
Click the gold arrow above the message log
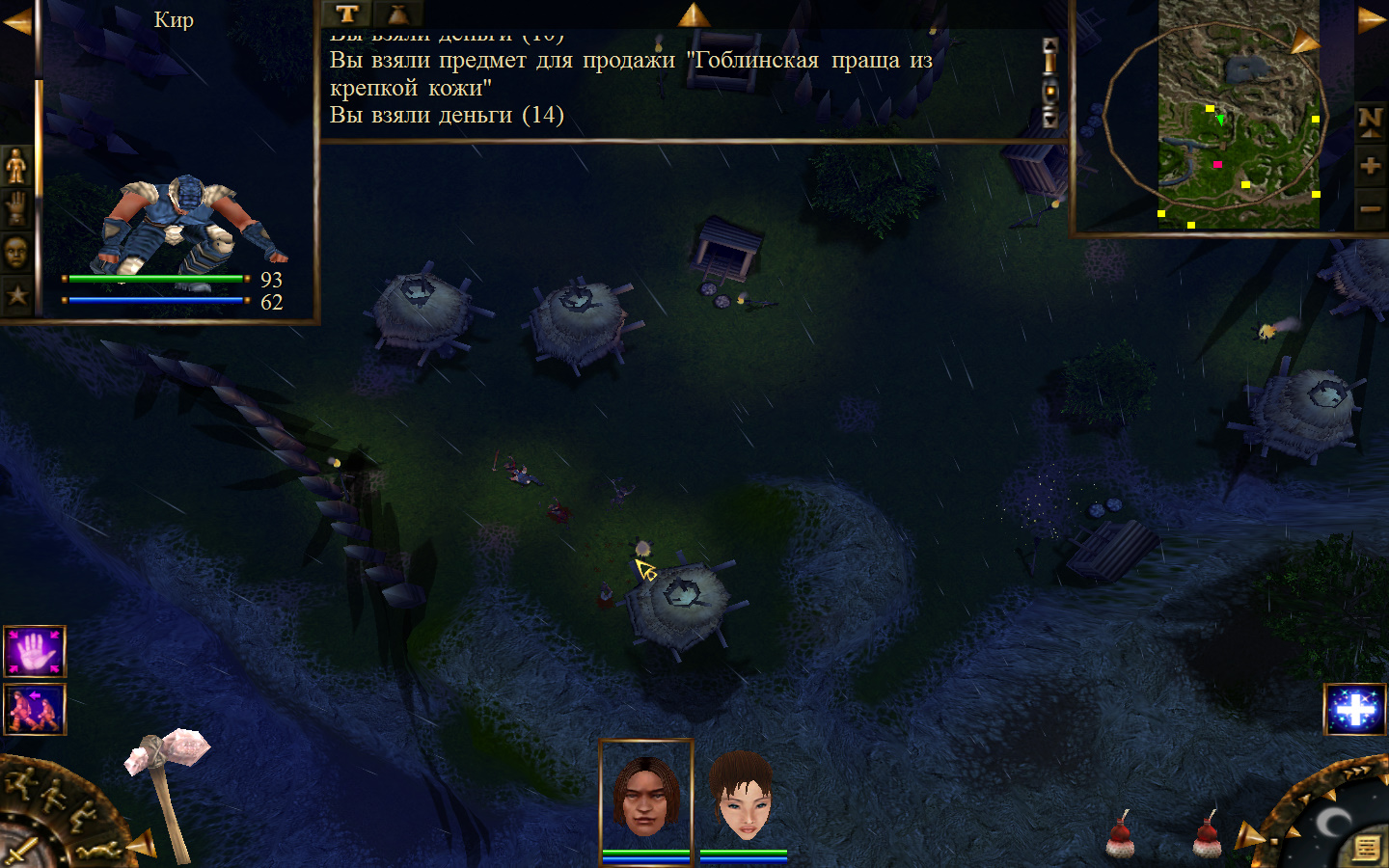[693, 14]
